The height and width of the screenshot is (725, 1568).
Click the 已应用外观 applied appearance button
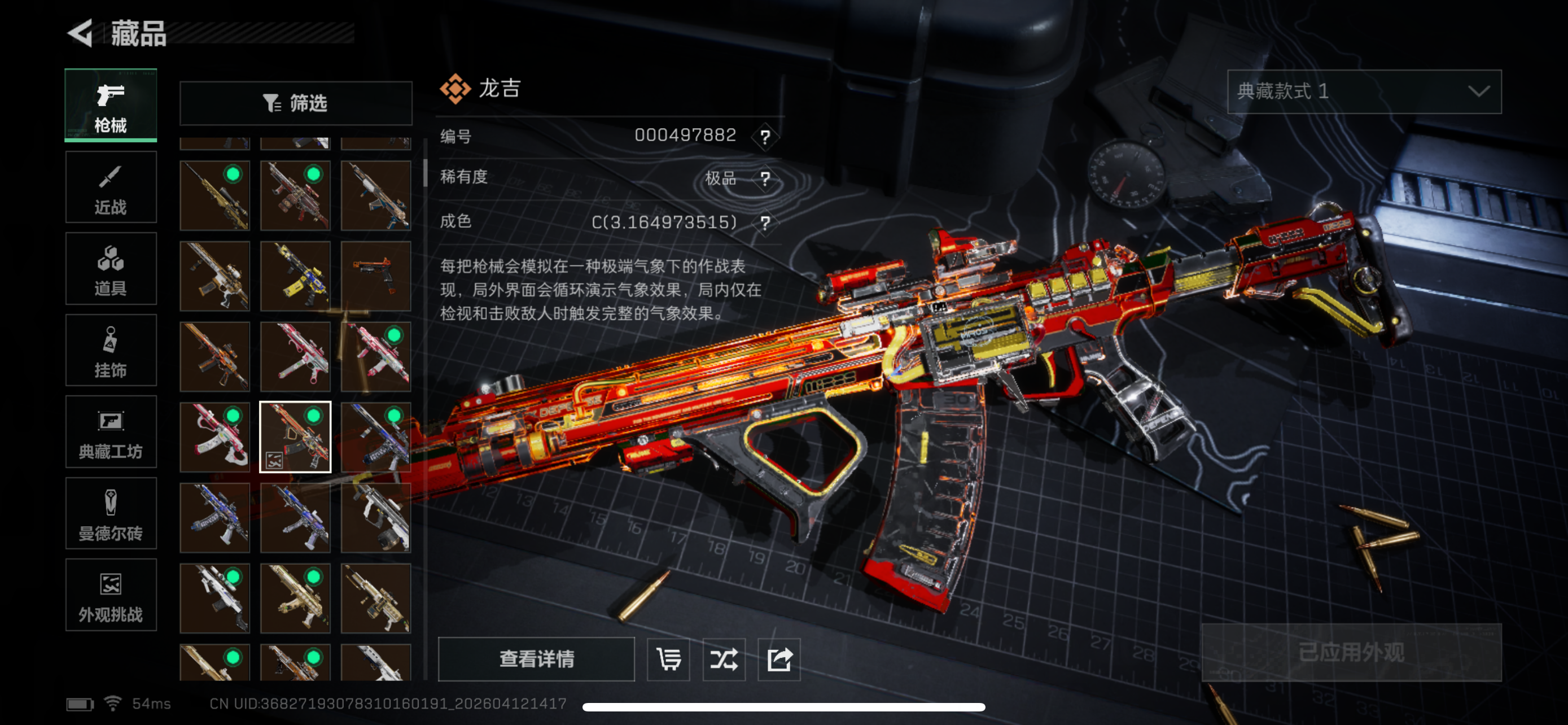[1351, 653]
